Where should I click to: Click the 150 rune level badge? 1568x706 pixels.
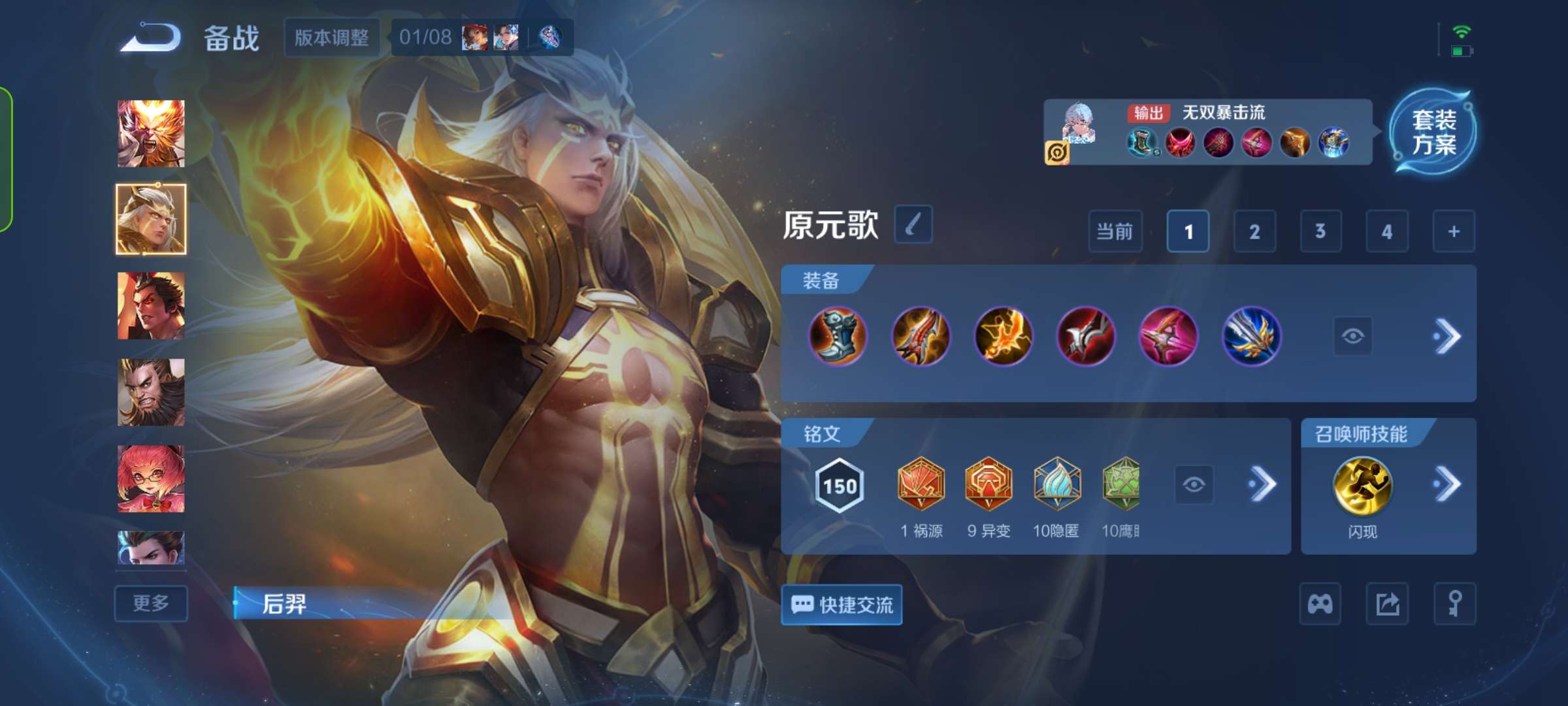[x=840, y=484]
